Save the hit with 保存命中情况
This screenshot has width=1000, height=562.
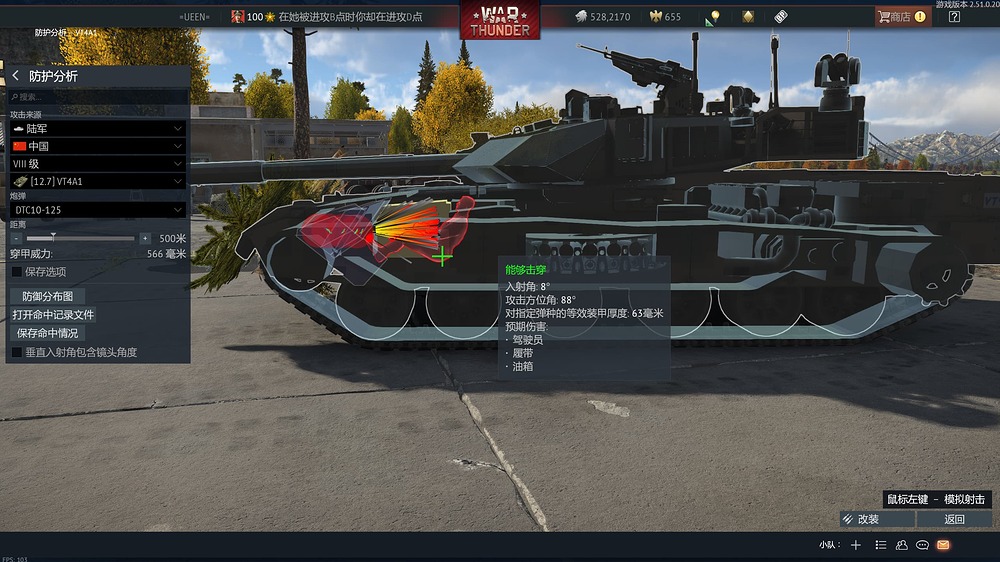coord(47,333)
